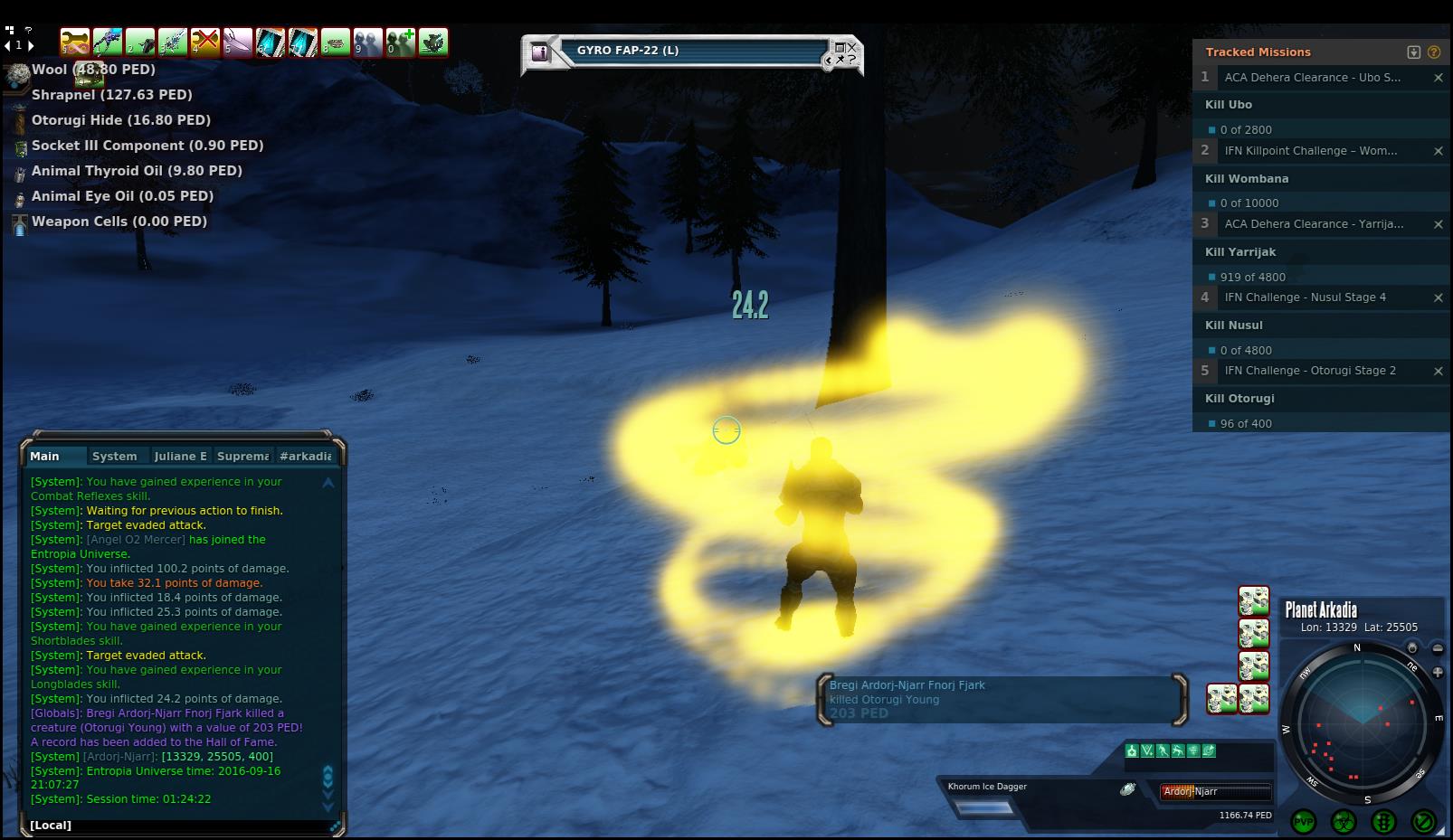
Task: Remove ACA Dehera Clearance - Ubo mission from tracker
Action: pyautogui.click(x=1438, y=78)
